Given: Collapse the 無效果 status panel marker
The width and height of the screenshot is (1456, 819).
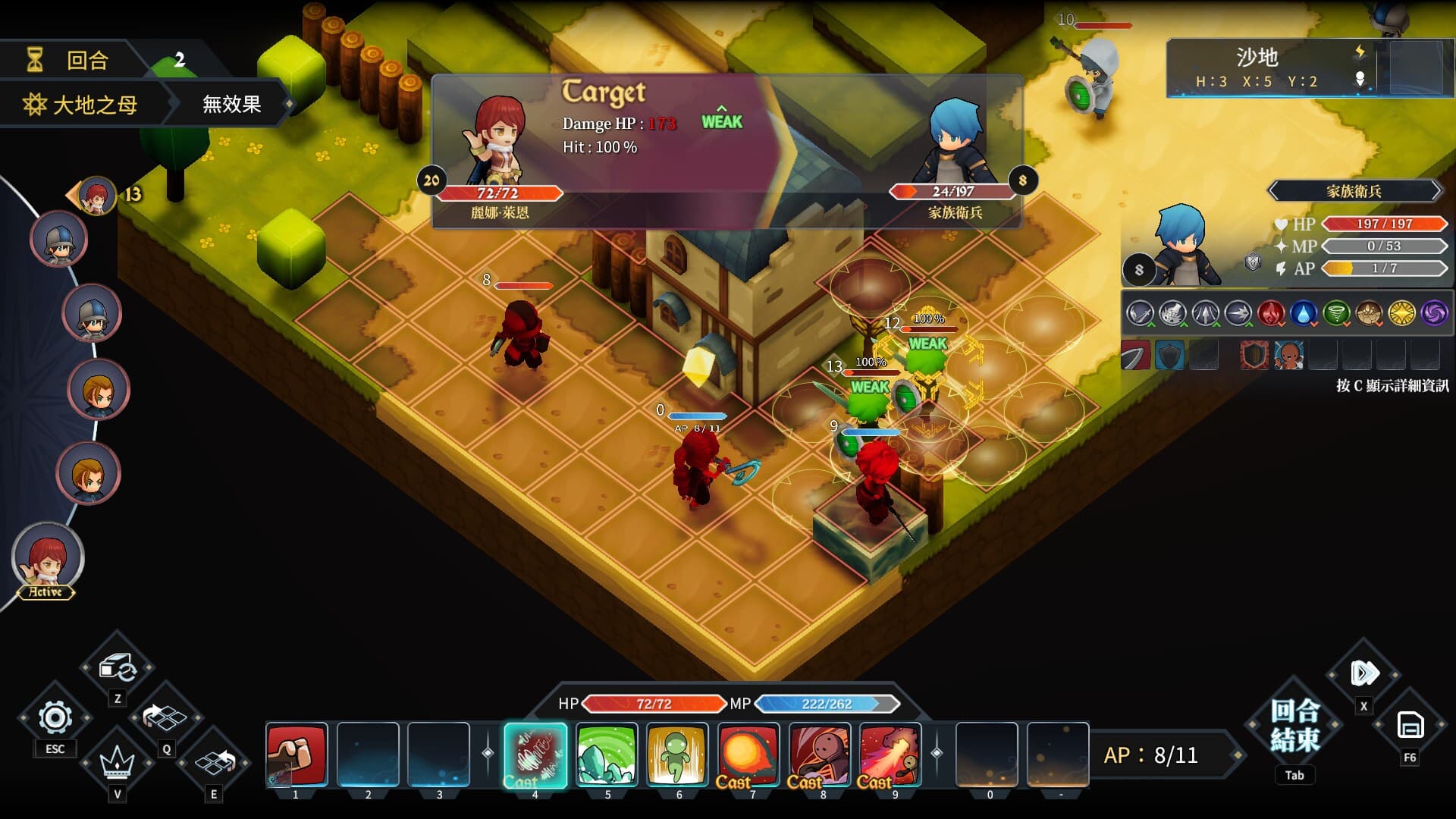Looking at the screenshot, I should coord(230,105).
